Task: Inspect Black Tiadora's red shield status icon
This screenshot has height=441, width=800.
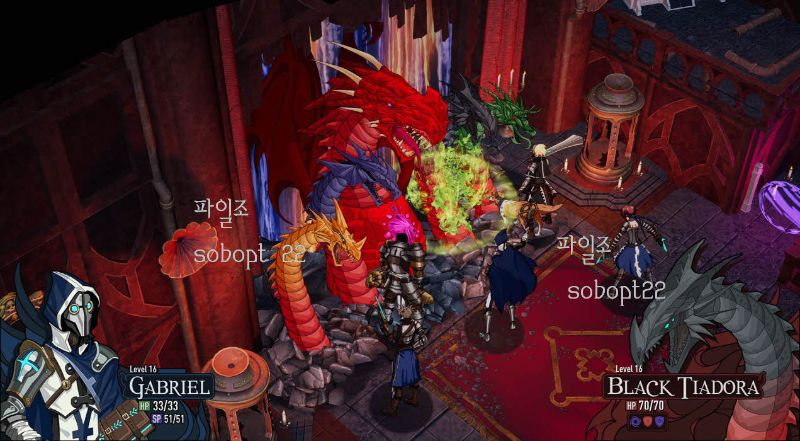Action: 646,422
